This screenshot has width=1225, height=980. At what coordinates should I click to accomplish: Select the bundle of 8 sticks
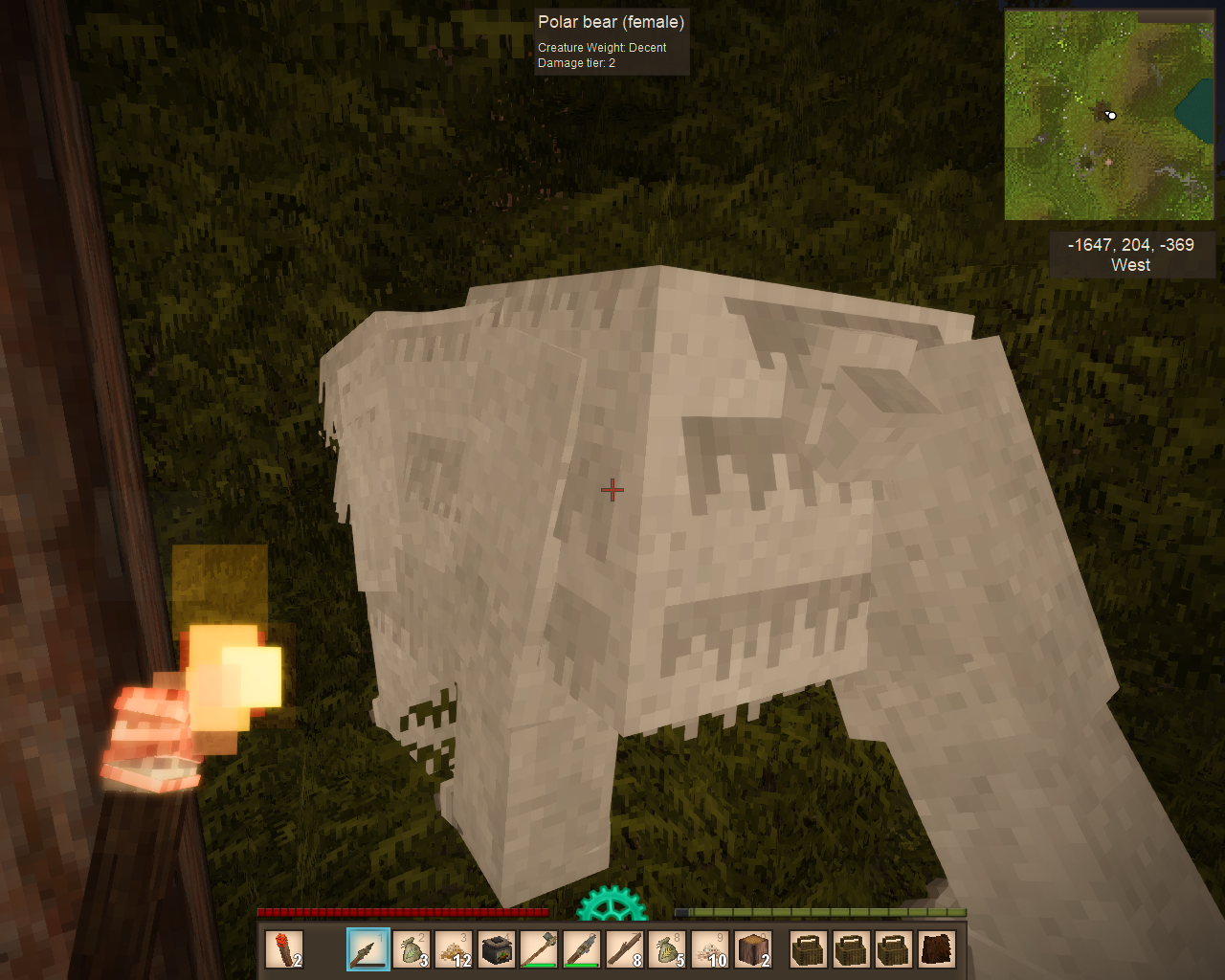(624, 949)
